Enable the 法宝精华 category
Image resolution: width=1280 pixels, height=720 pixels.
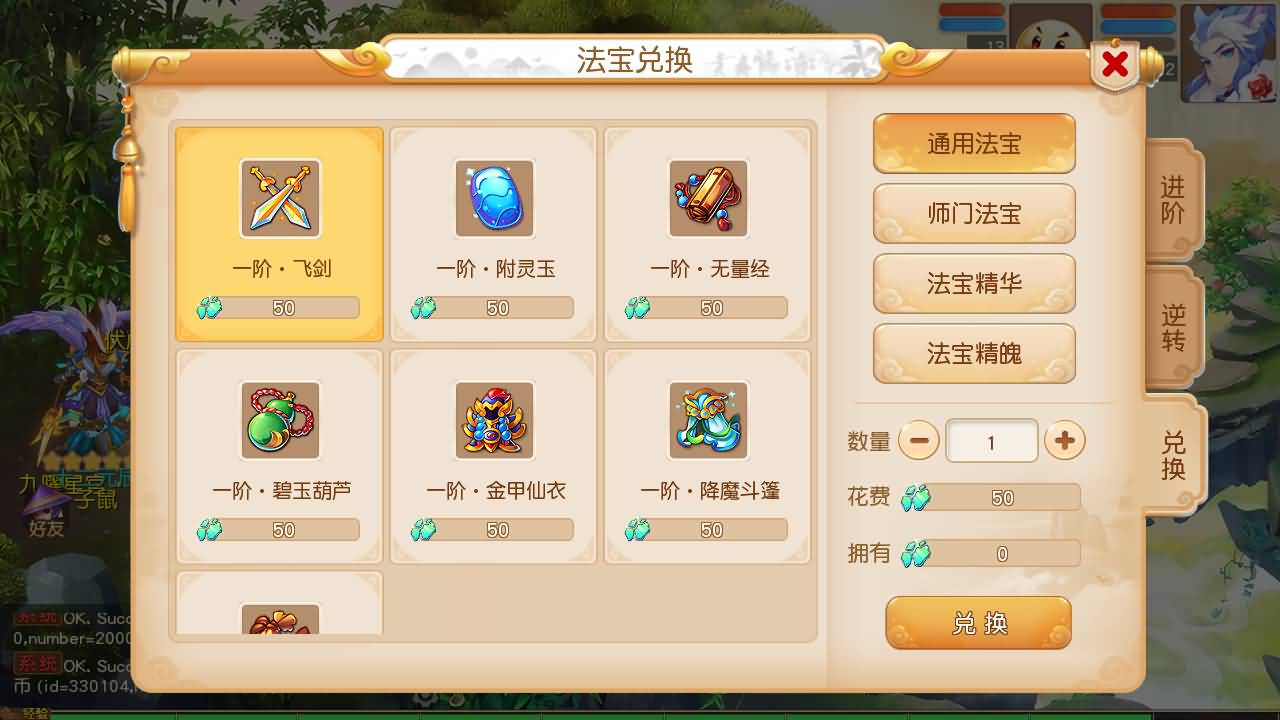point(974,283)
